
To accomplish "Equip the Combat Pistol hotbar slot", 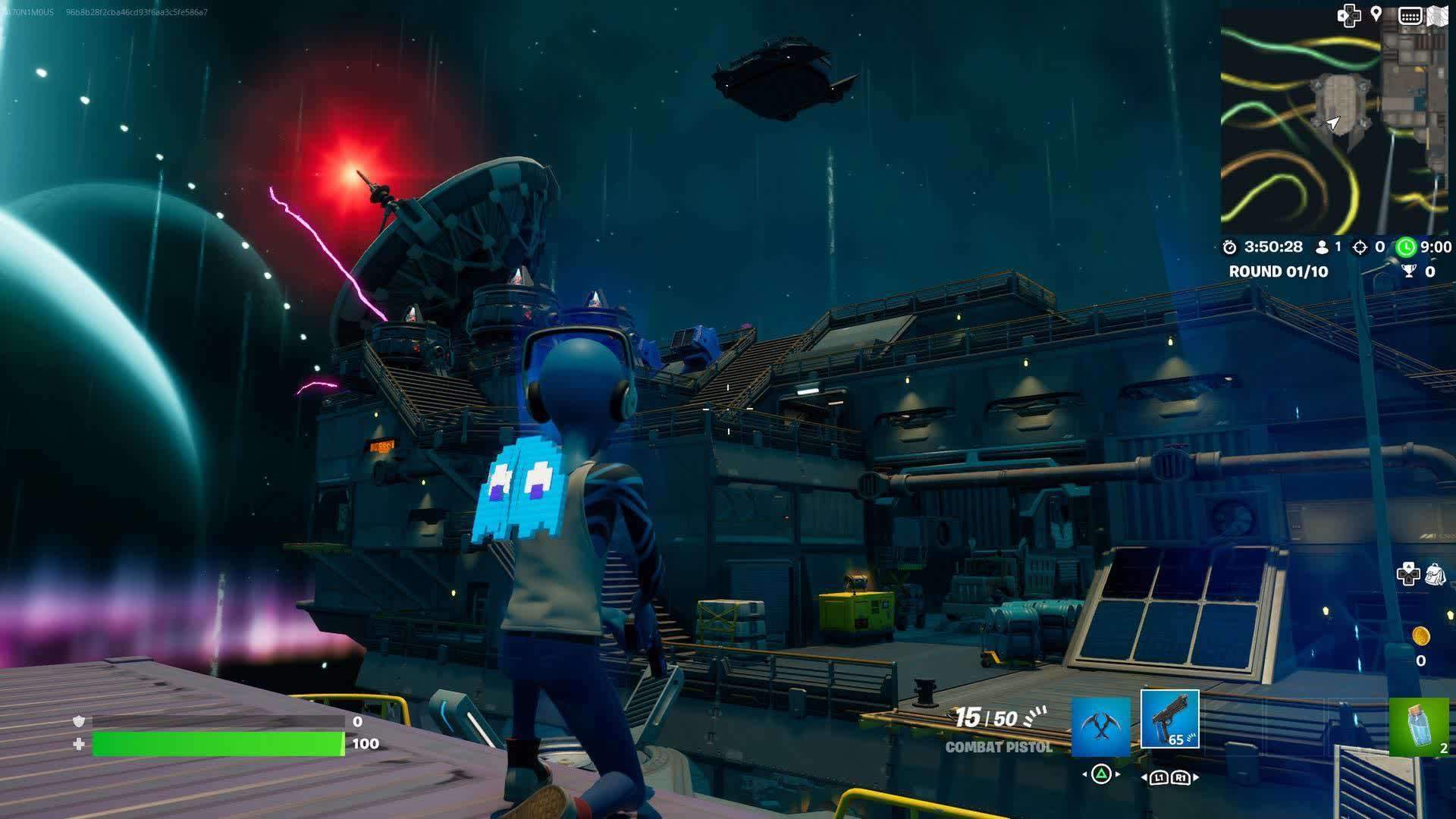I will (1169, 719).
